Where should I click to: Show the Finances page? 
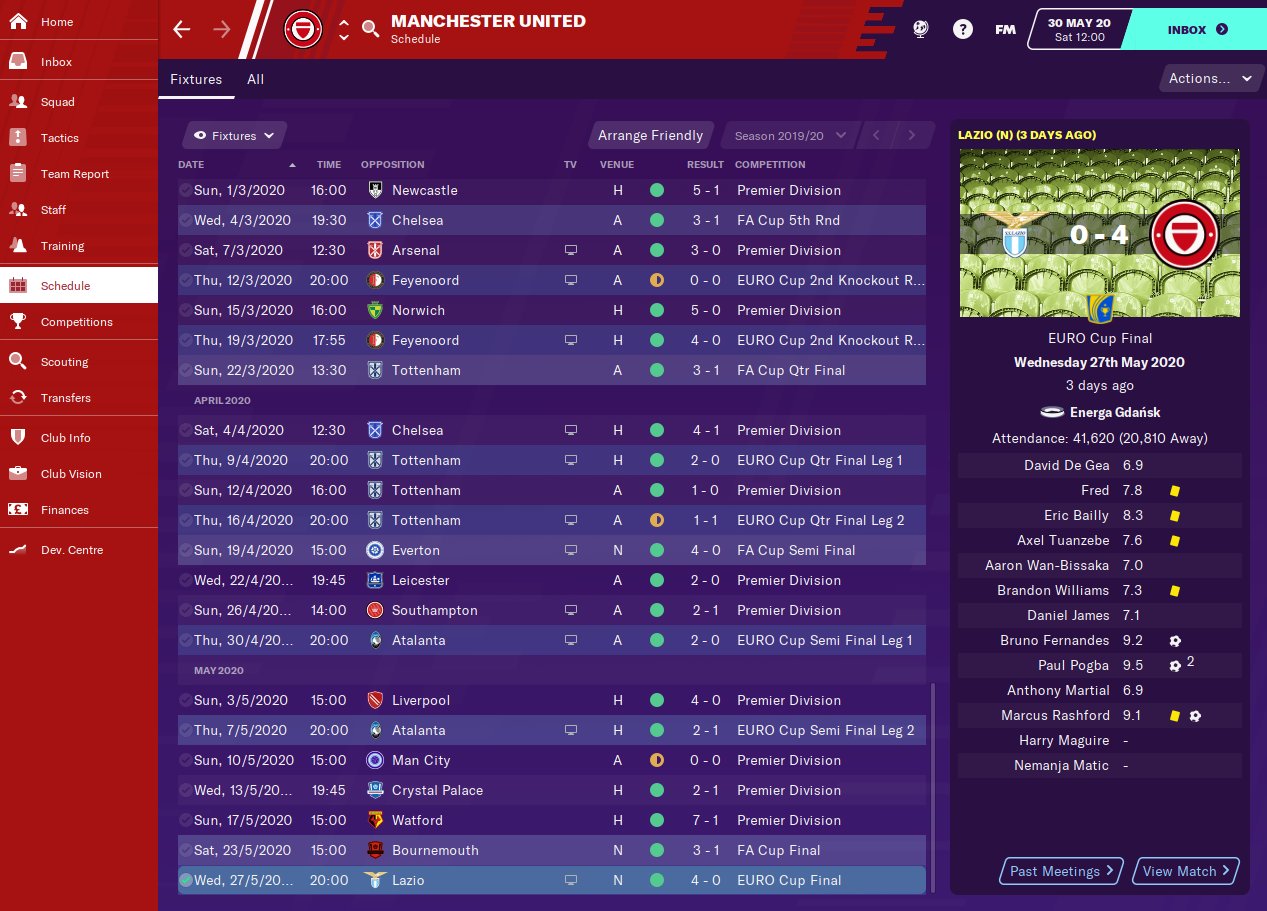click(x=64, y=510)
